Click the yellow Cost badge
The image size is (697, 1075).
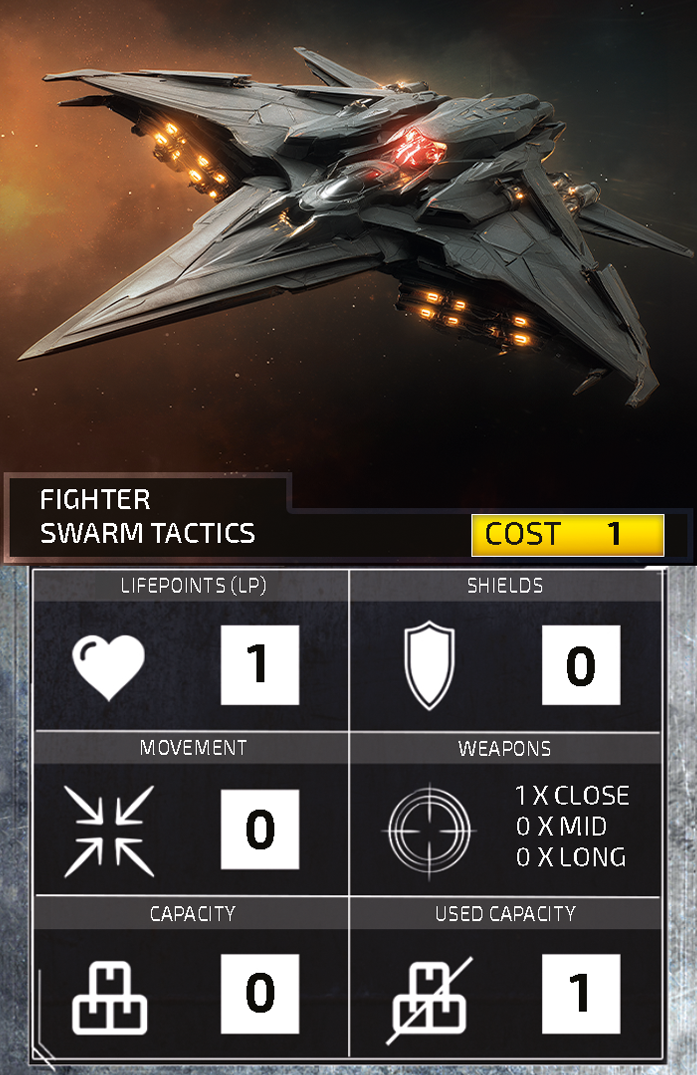click(567, 535)
